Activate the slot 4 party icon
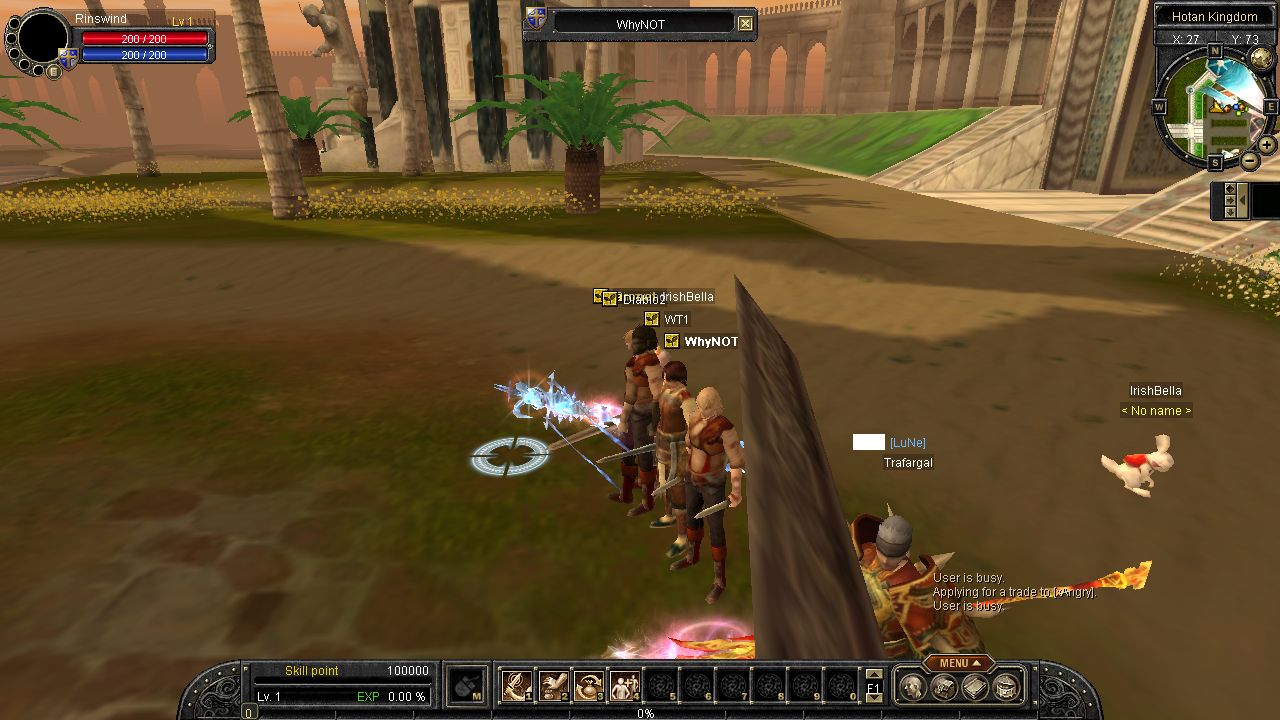Viewport: 1280px width, 720px height. pyautogui.click(x=625, y=686)
